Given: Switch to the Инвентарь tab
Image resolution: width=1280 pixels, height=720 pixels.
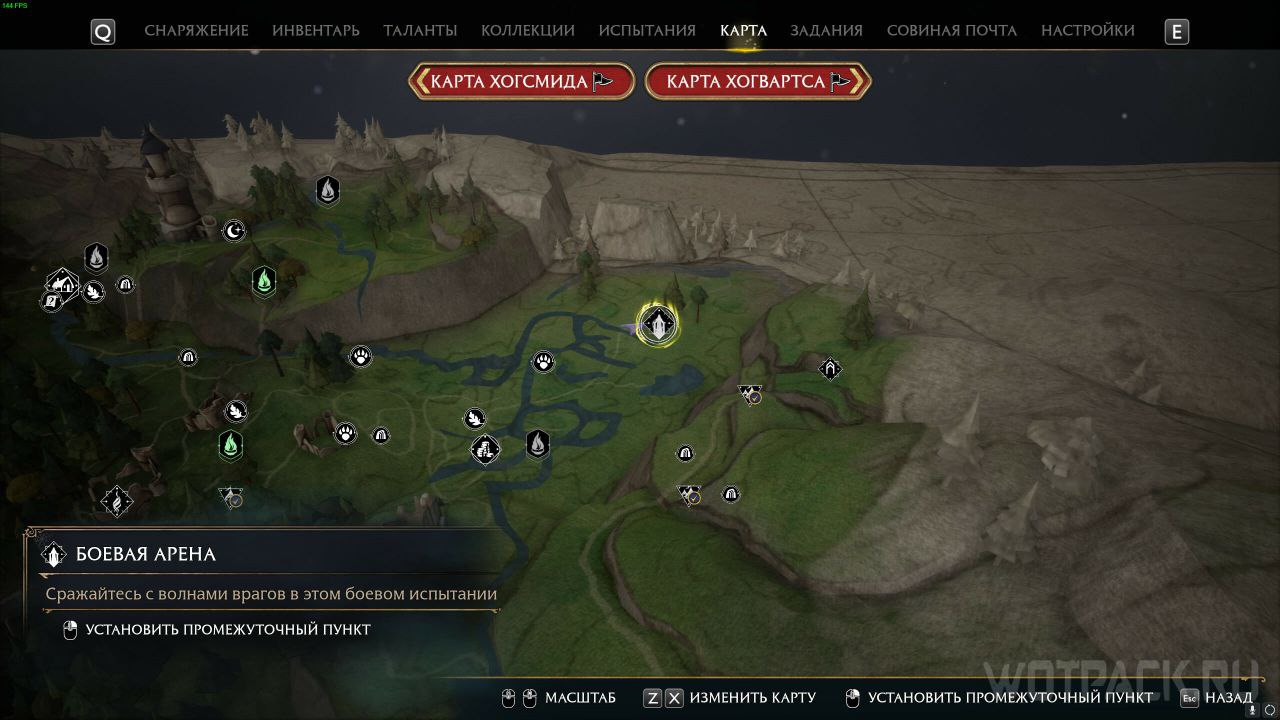Looking at the screenshot, I should click(316, 30).
